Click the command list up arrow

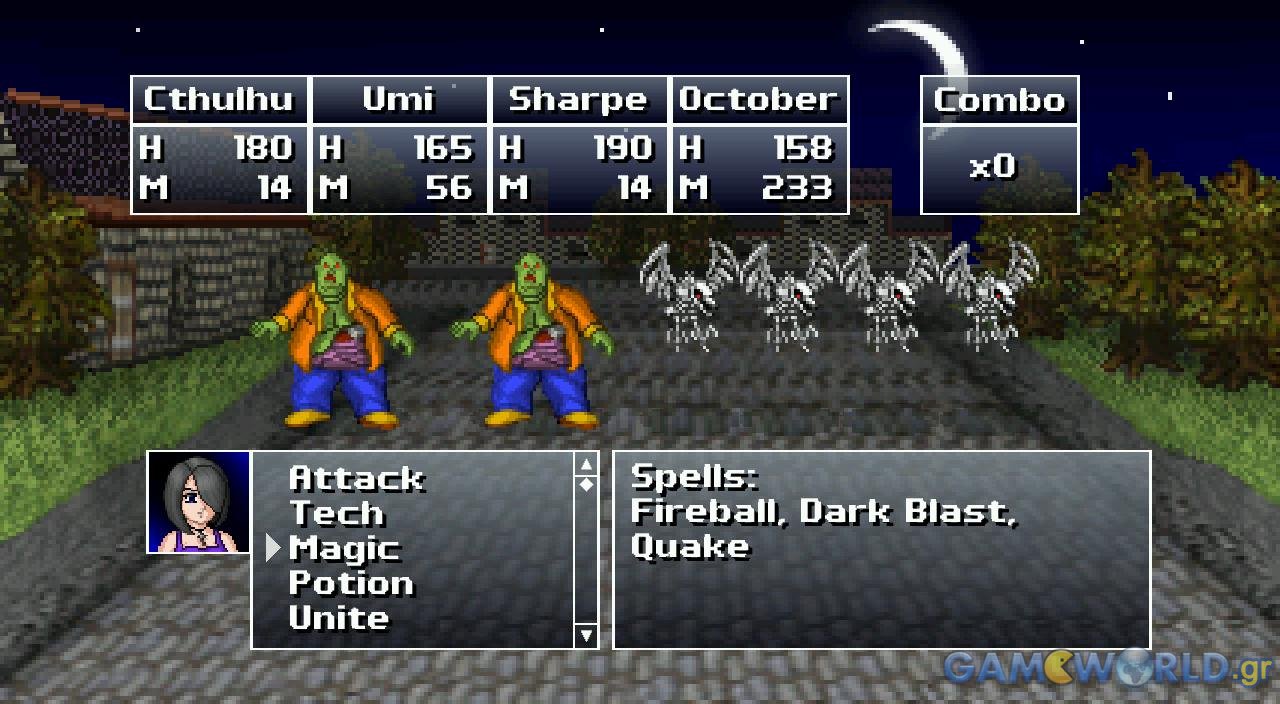point(586,463)
